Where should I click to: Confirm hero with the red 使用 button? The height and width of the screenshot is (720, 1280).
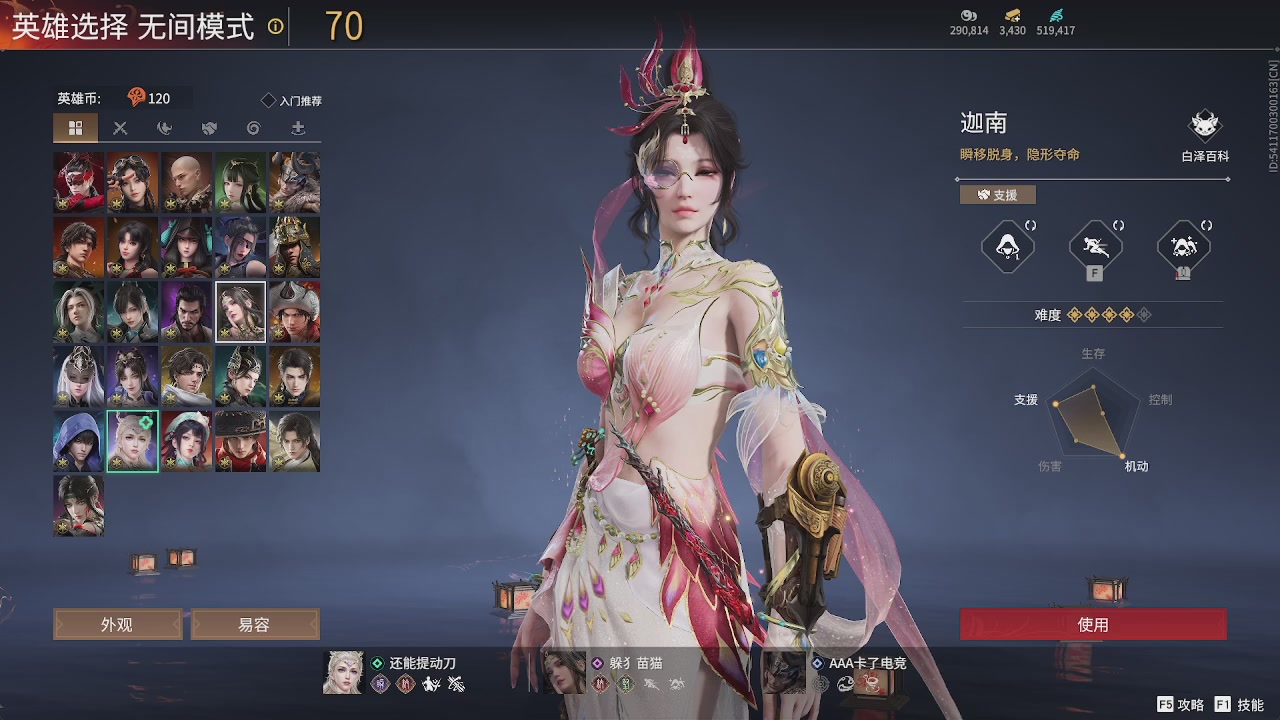(1093, 624)
